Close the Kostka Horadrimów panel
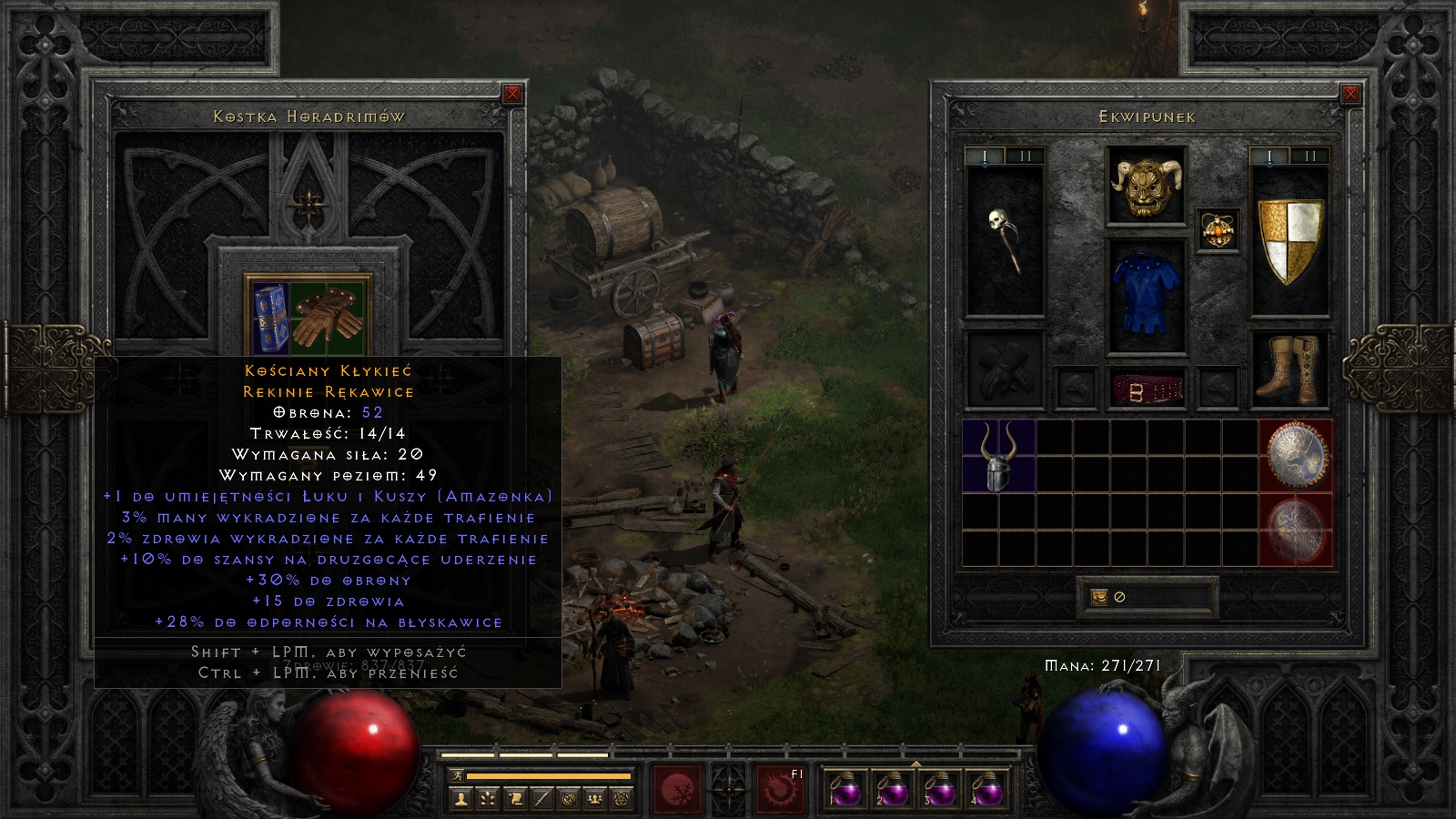Image resolution: width=1456 pixels, height=819 pixels. pos(512,94)
